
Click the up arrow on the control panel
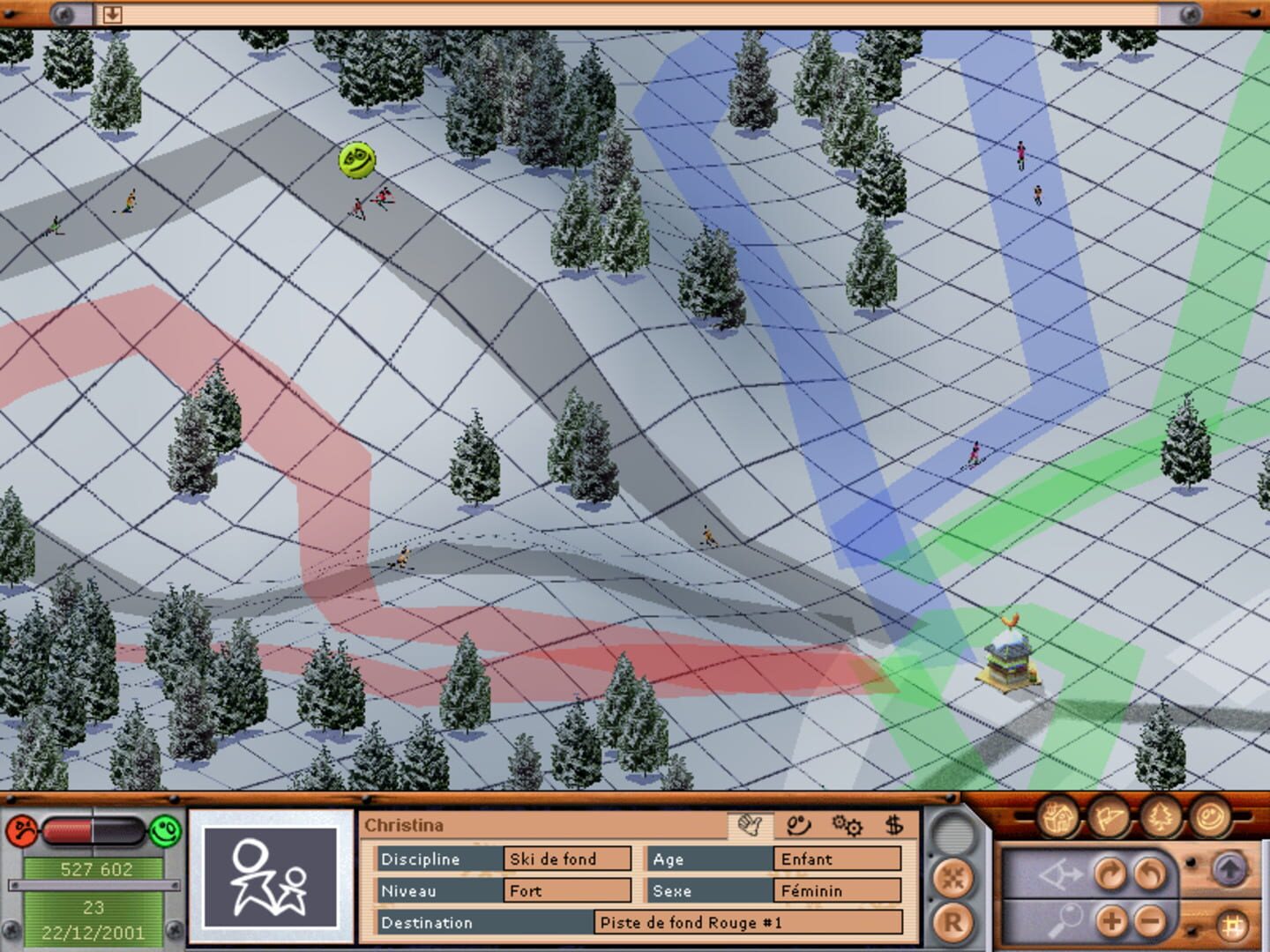[x=1230, y=870]
